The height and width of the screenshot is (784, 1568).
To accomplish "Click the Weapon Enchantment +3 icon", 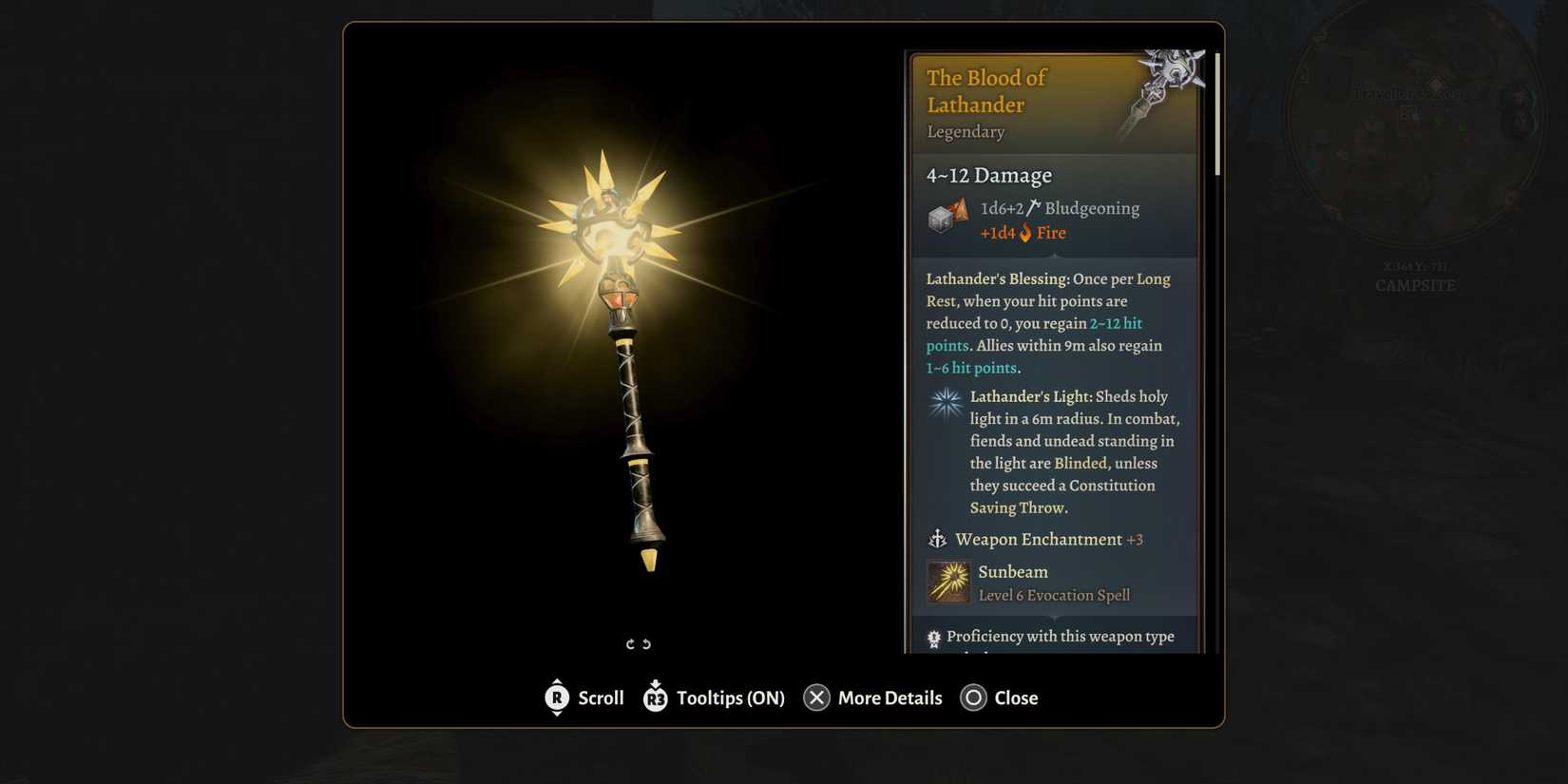I will [936, 540].
